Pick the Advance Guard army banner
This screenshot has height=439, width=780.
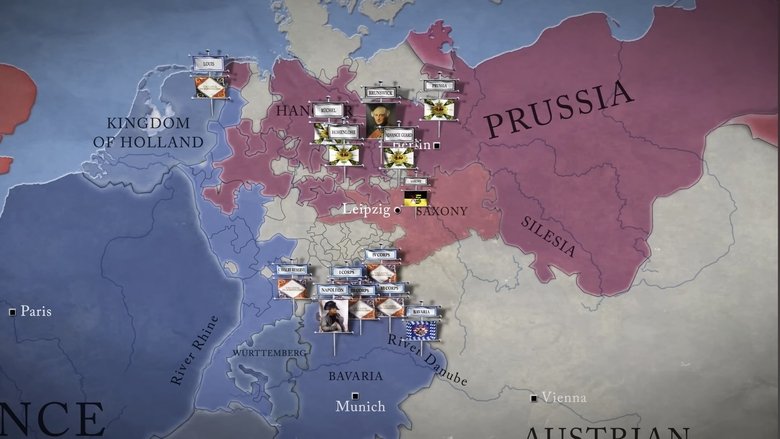[400, 150]
